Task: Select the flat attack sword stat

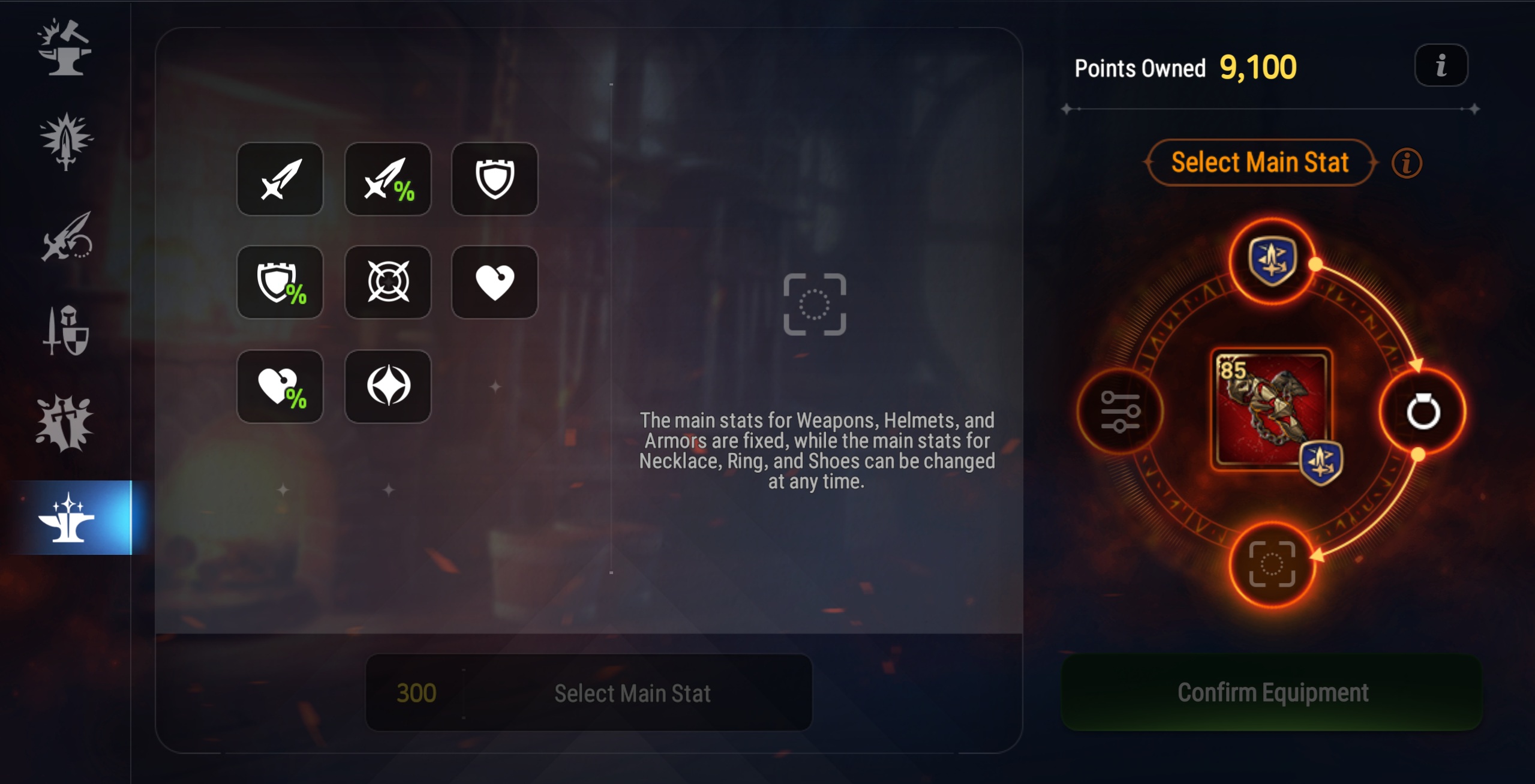Action: [x=280, y=179]
